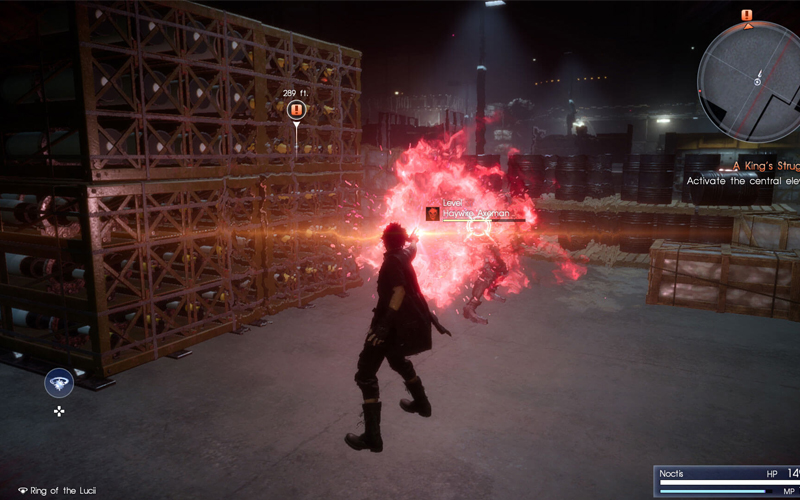Image resolution: width=800 pixels, height=500 pixels.
Task: Select the Haywire Axeman target label
Action: coord(475,213)
